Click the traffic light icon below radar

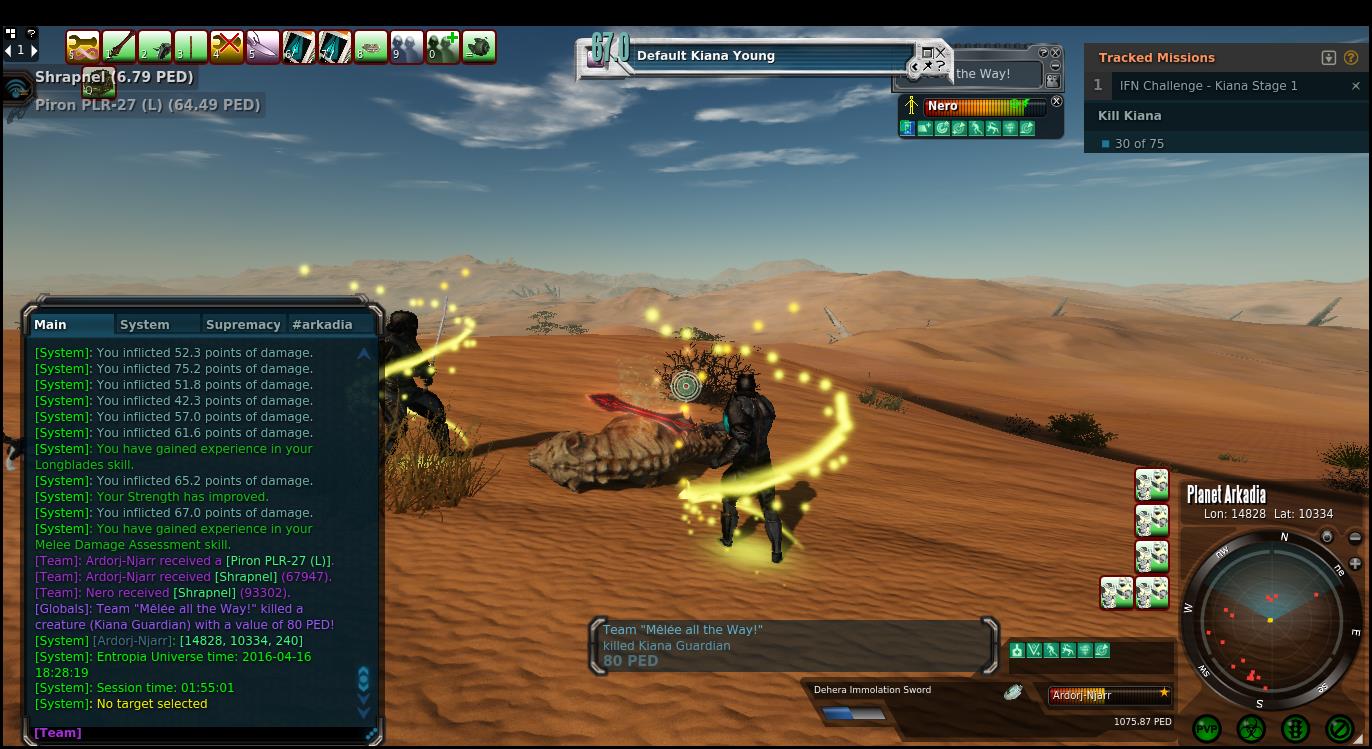click(x=1295, y=729)
